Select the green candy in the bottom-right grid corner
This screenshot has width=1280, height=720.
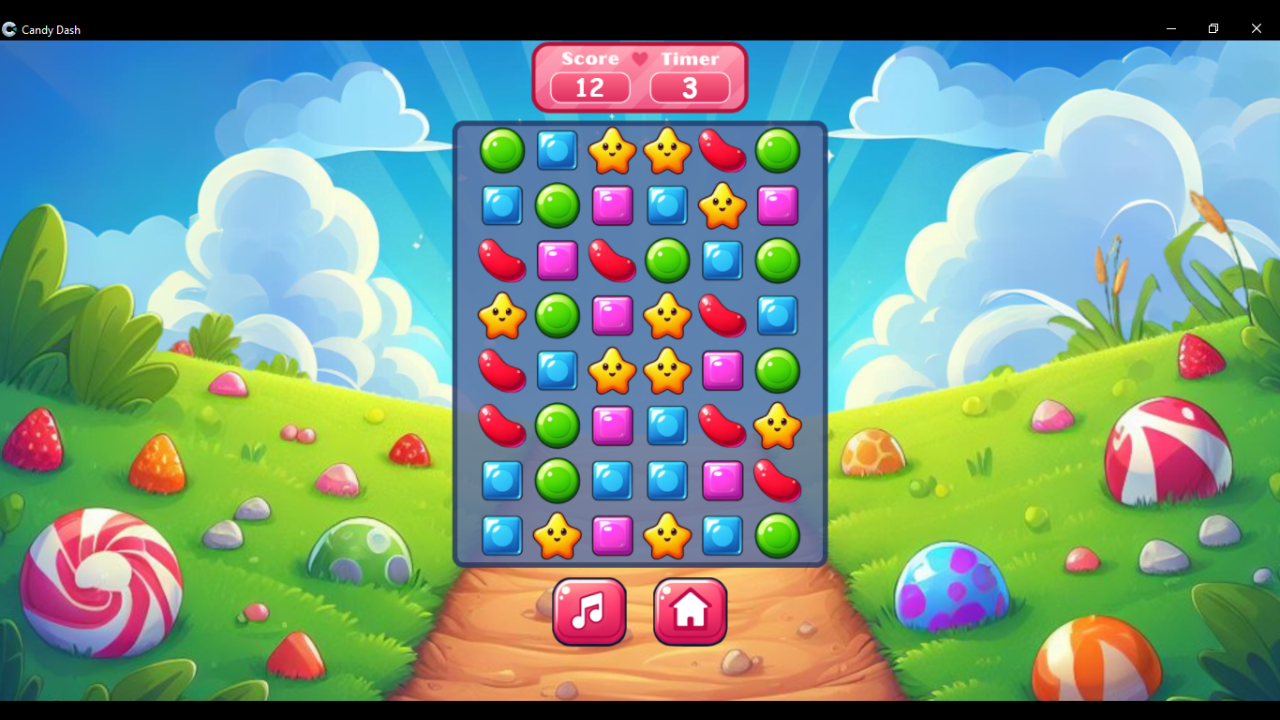(777, 536)
